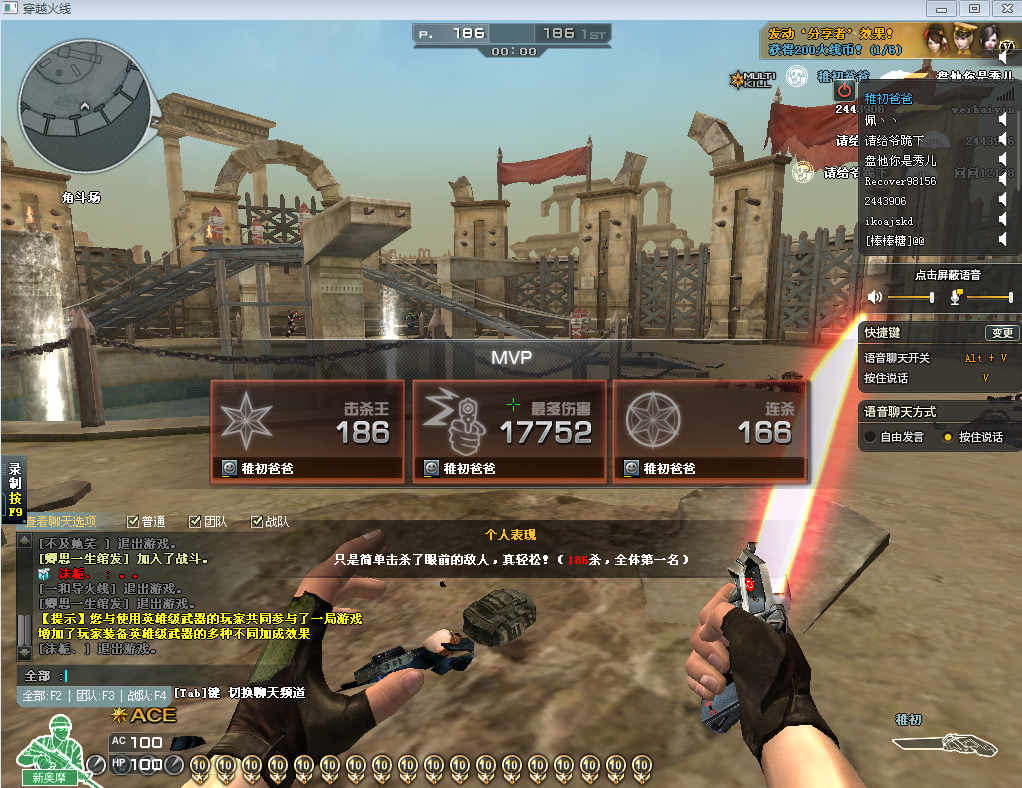
Task: Click the microphone volume slider
Action: tap(988, 297)
